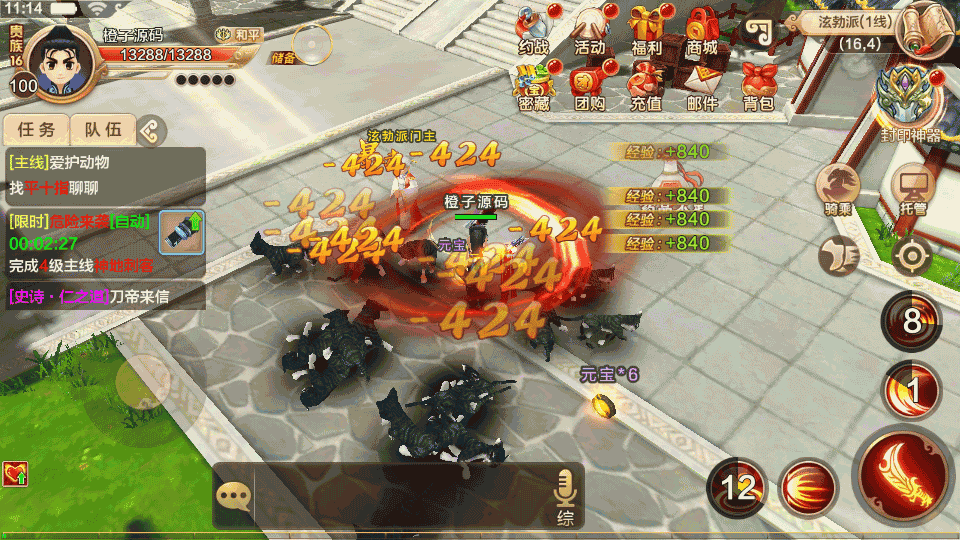The width and height of the screenshot is (960, 540).
Task: Open the 密藏 treasure menu
Action: (x=534, y=85)
